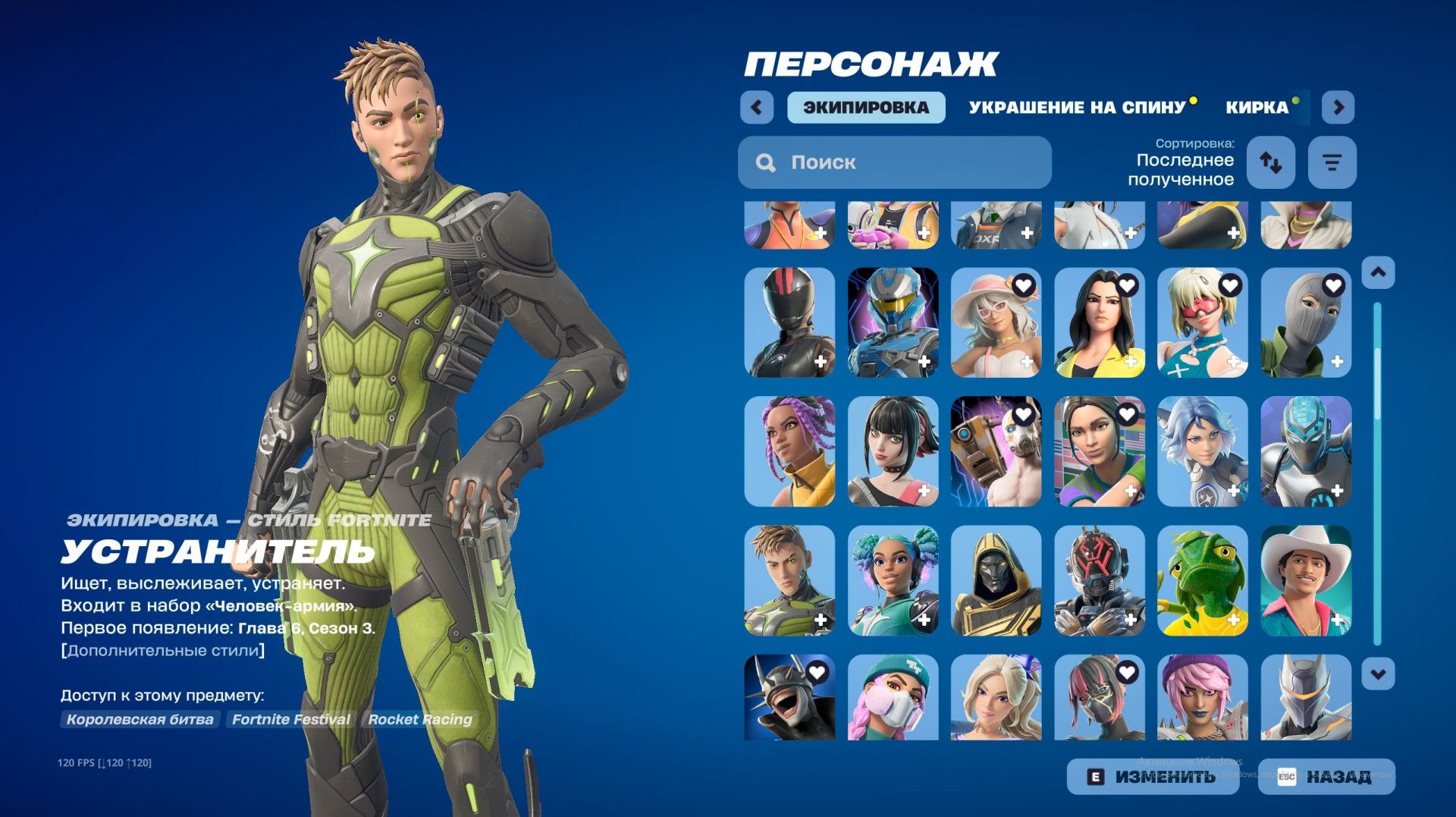Choose the purple braids girl outfit

[789, 451]
